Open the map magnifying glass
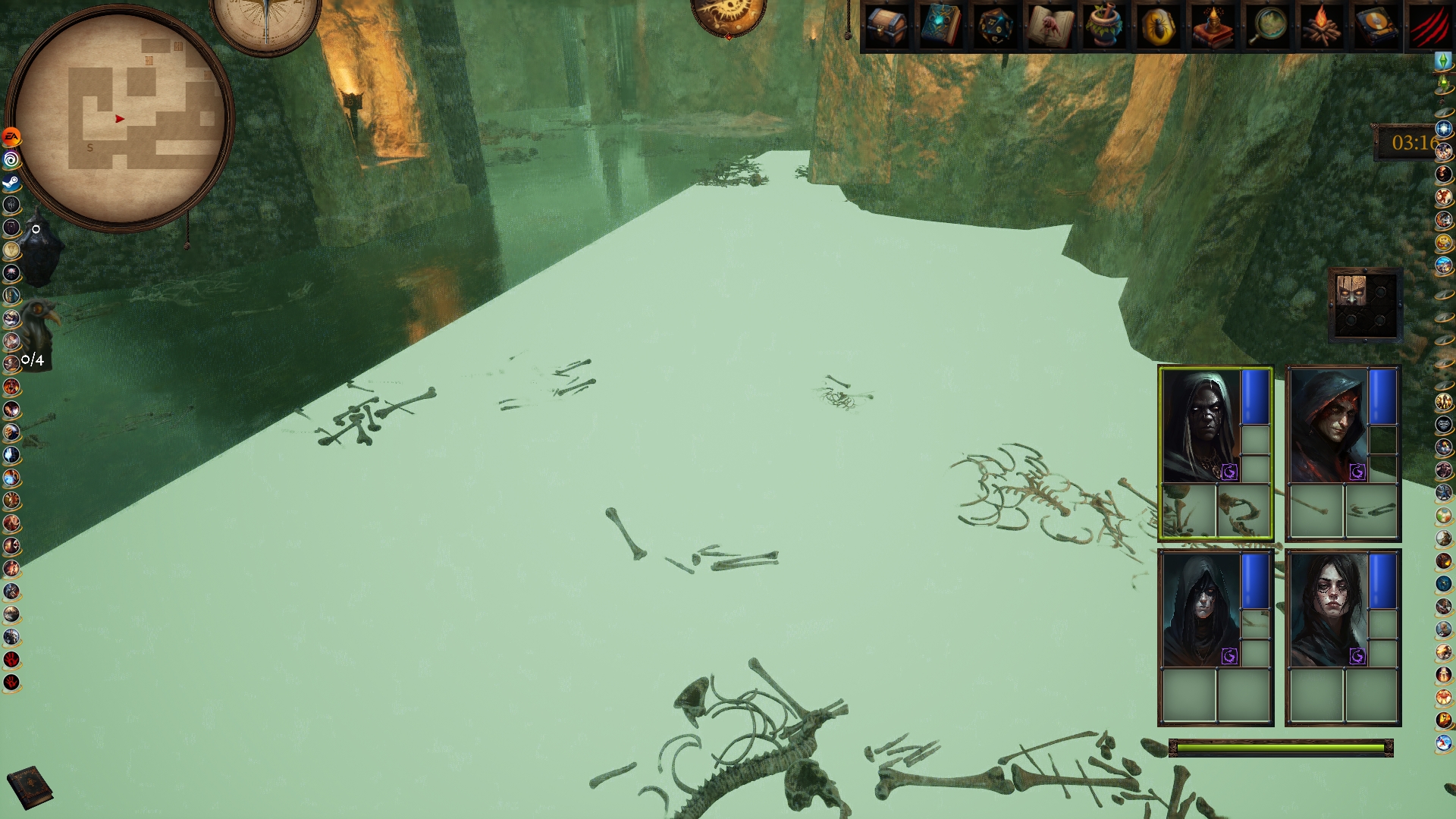Screen dimensions: 1456x819 coord(1267,27)
